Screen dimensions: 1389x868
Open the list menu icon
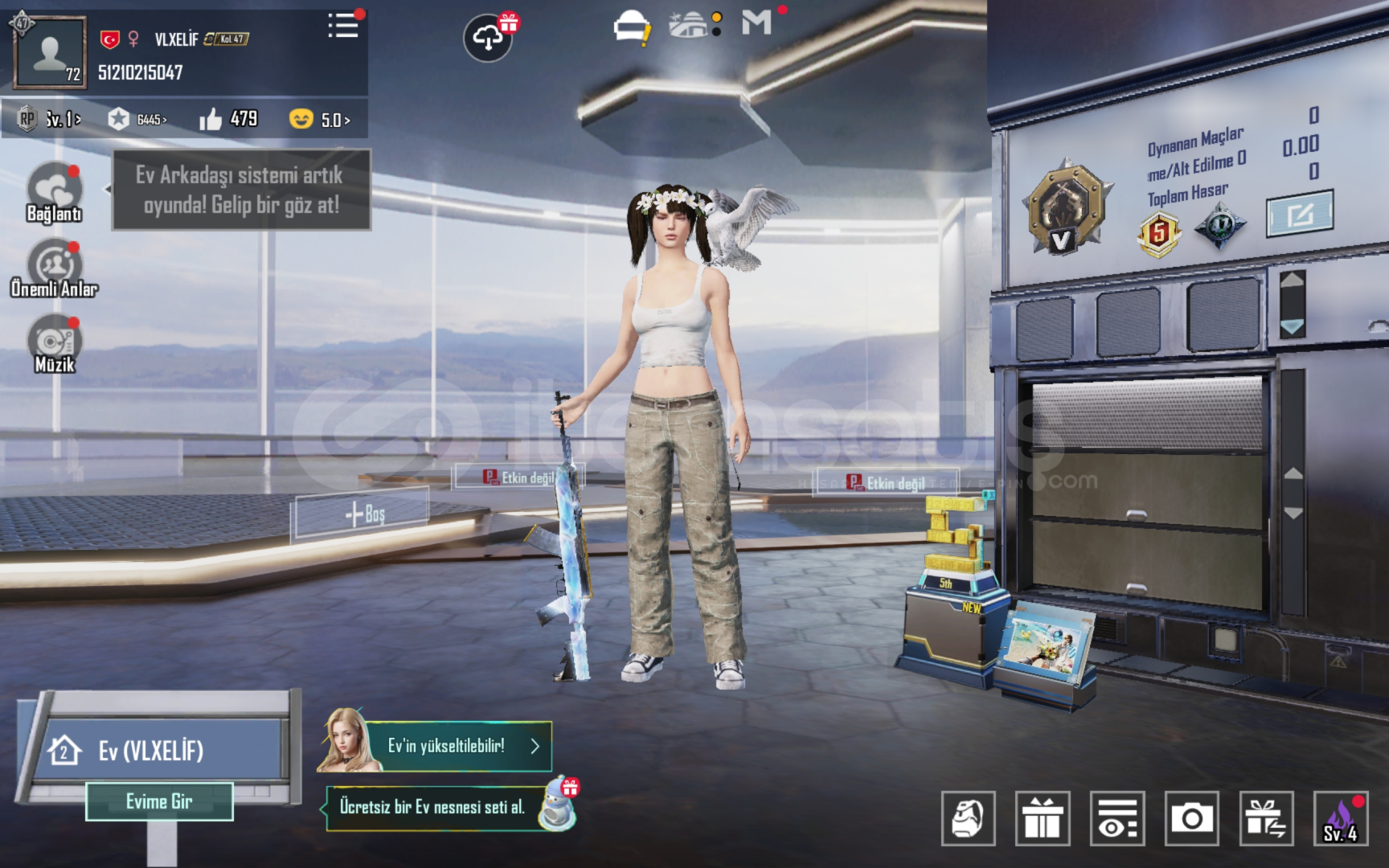point(343,26)
